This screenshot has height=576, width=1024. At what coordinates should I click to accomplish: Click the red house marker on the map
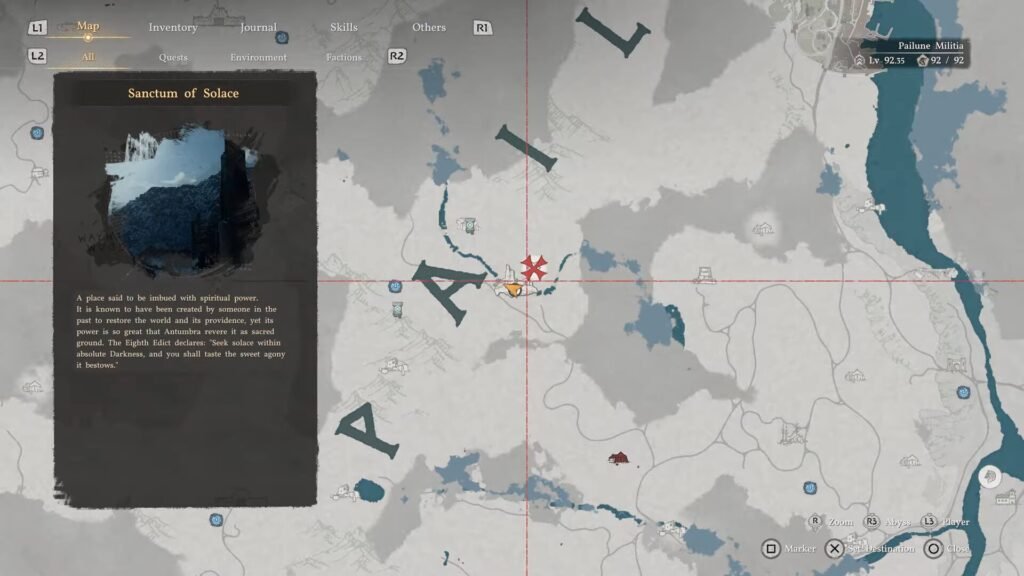618,458
